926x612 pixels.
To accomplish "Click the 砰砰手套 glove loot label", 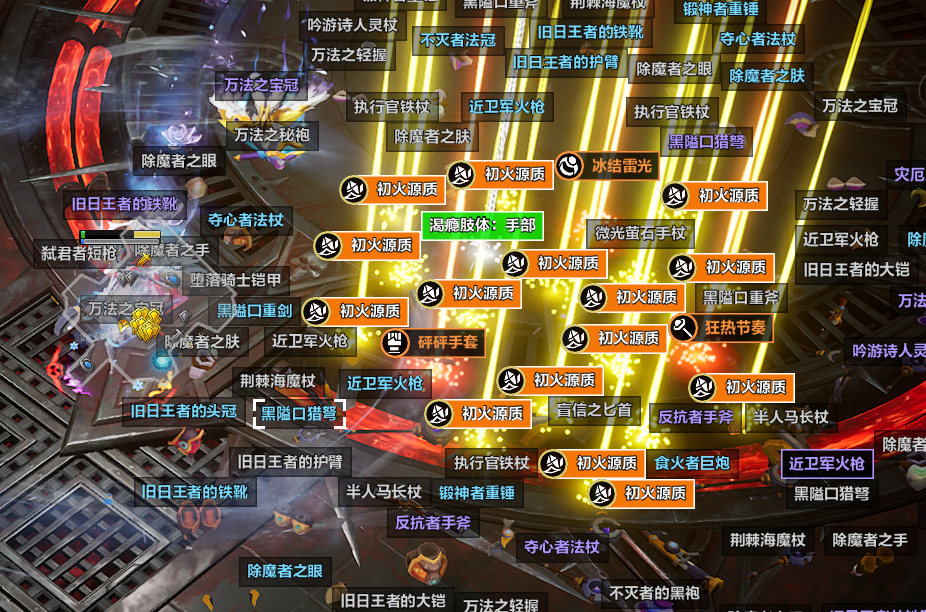I will coord(434,342).
